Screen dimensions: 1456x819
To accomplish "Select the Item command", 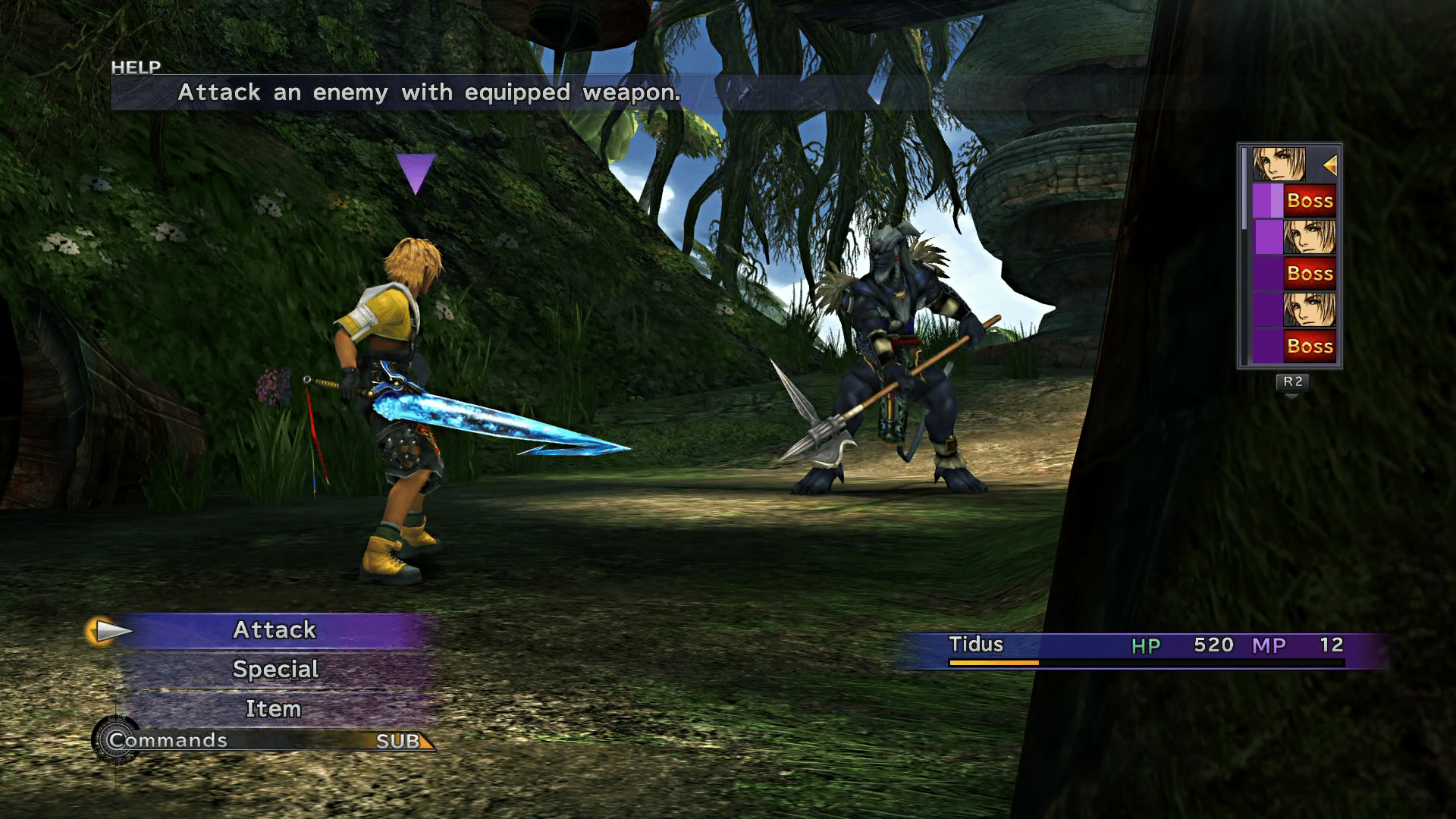I will click(x=275, y=708).
